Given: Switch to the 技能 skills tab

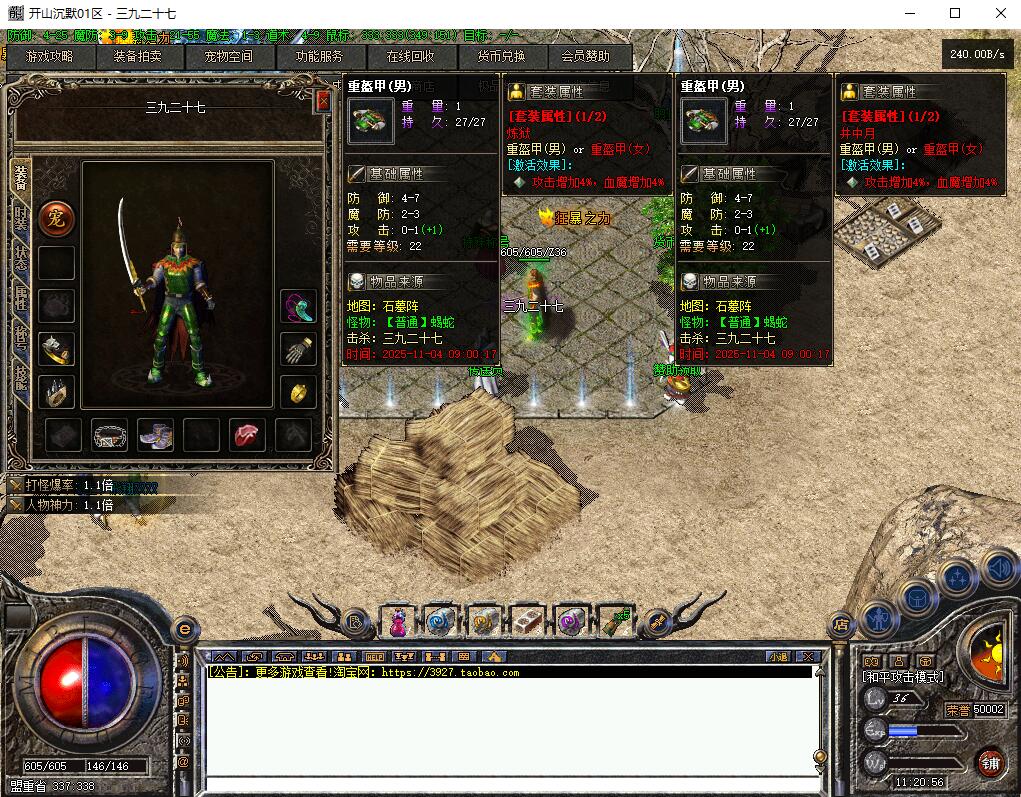Looking at the screenshot, I should [x=21, y=378].
